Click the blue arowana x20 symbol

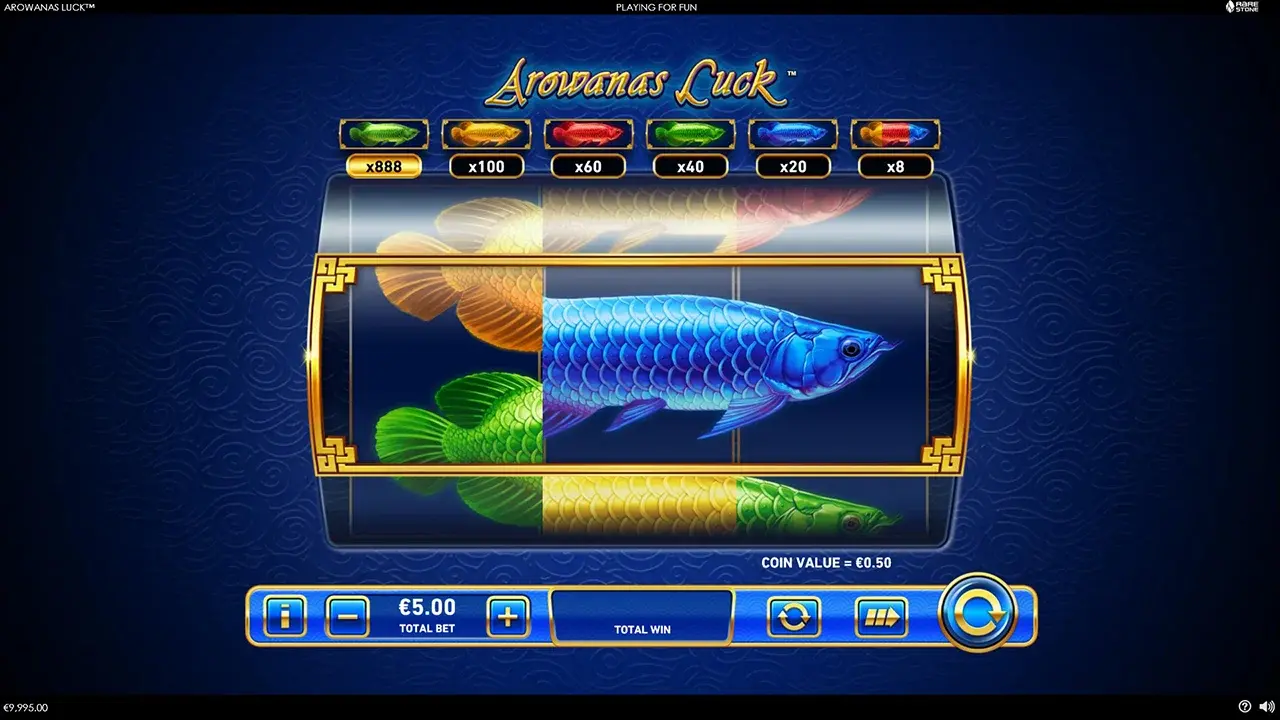(x=793, y=132)
